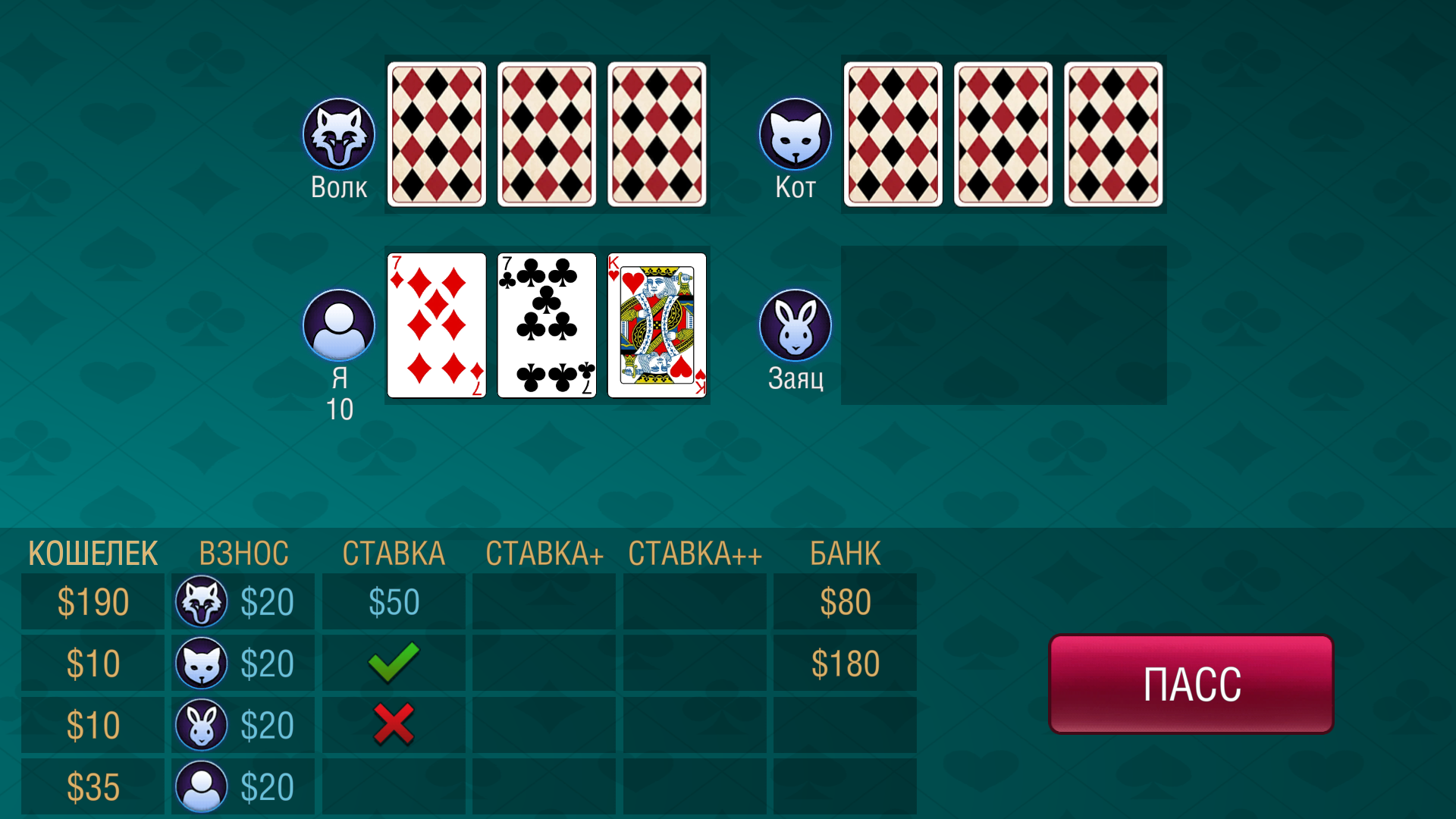The image size is (1456, 819).
Task: Open the СТАВКА++ column header
Action: [x=694, y=554]
